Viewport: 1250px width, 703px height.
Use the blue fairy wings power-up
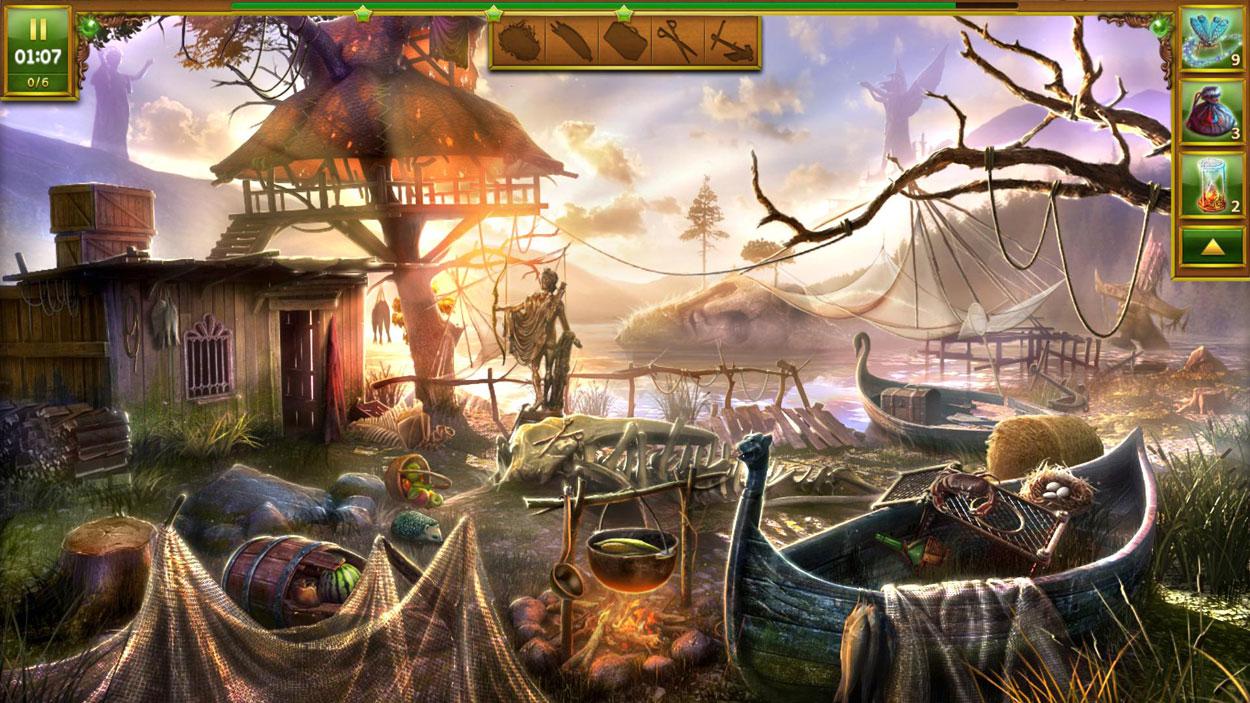click(1211, 39)
